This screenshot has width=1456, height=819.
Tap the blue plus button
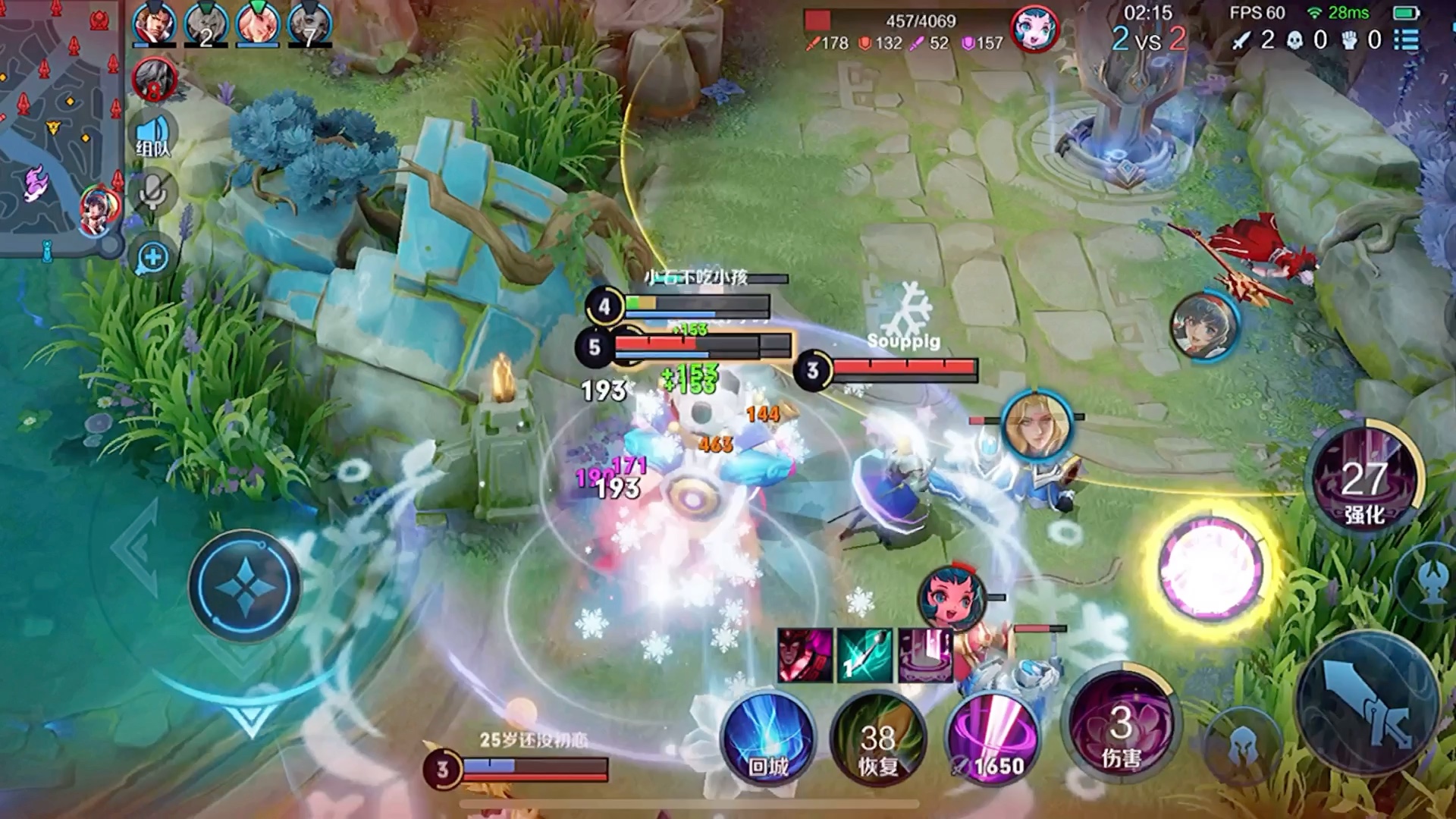152,258
